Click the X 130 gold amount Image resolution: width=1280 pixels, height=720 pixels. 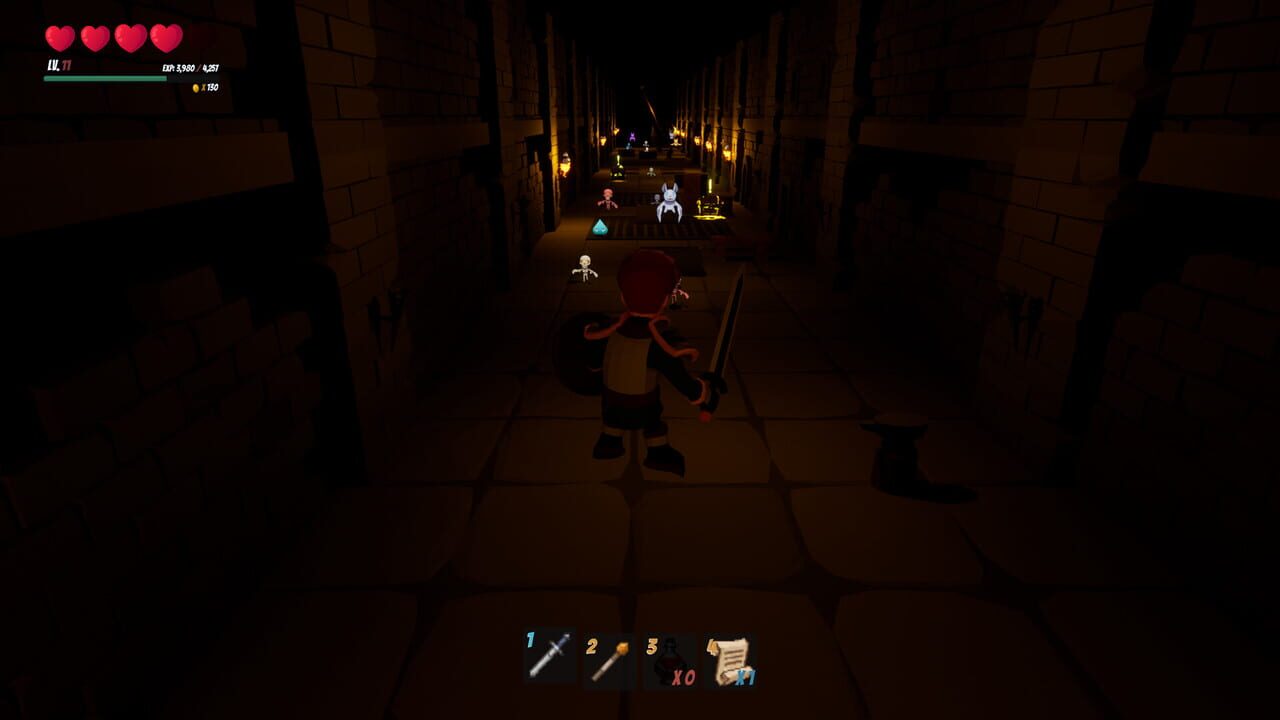point(212,89)
